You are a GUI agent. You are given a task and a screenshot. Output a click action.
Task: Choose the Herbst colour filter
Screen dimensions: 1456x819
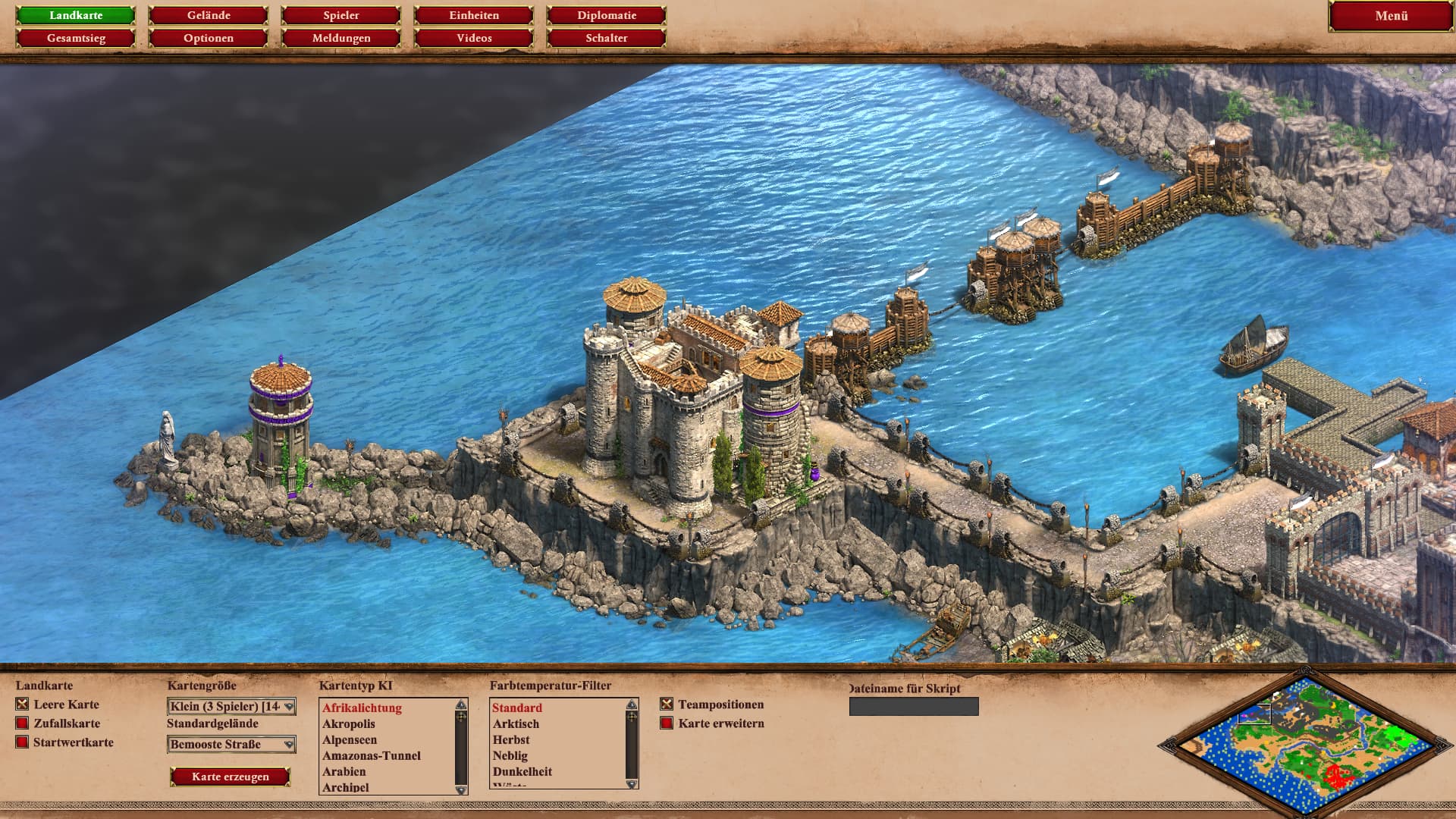coord(511,740)
